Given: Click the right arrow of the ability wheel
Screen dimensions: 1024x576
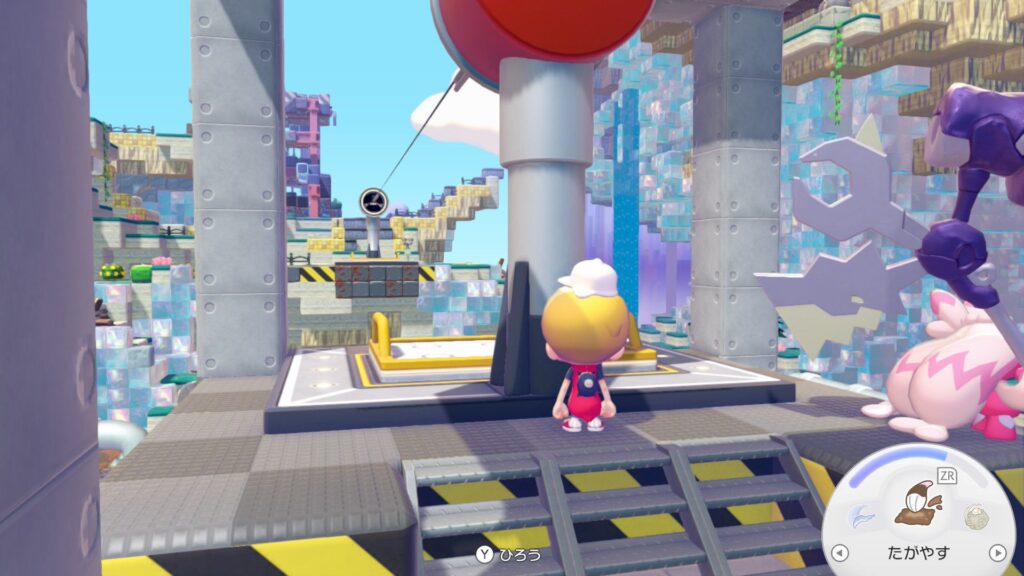Looking at the screenshot, I should (x=996, y=552).
